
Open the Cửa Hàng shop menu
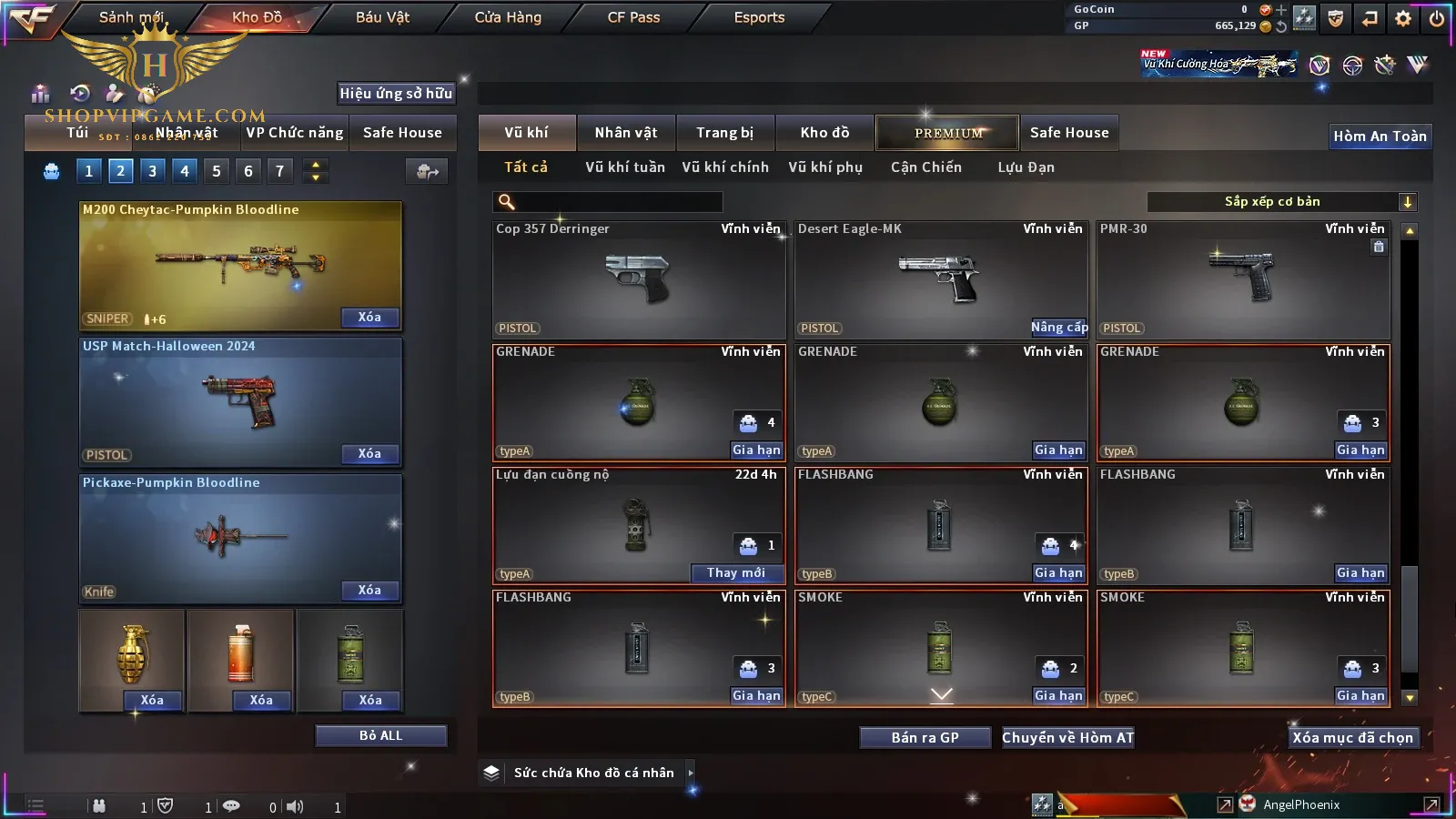click(x=508, y=17)
